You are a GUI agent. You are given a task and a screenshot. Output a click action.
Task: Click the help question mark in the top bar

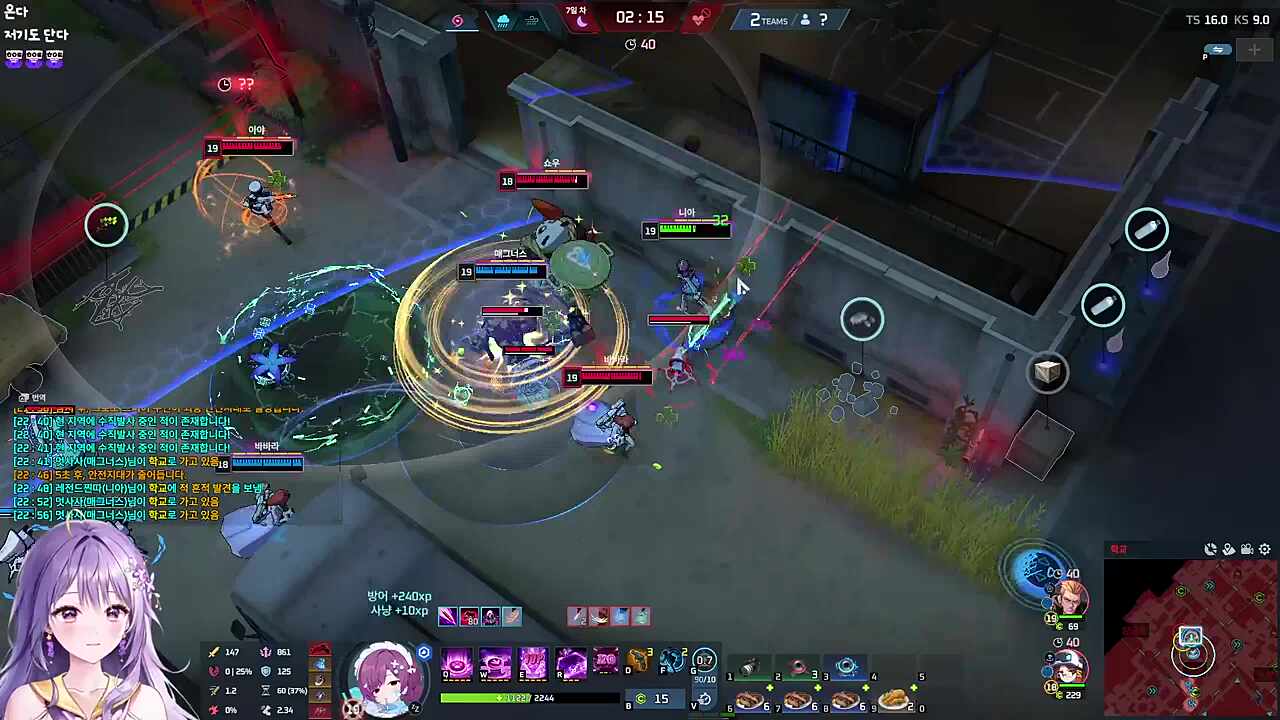tap(821, 20)
